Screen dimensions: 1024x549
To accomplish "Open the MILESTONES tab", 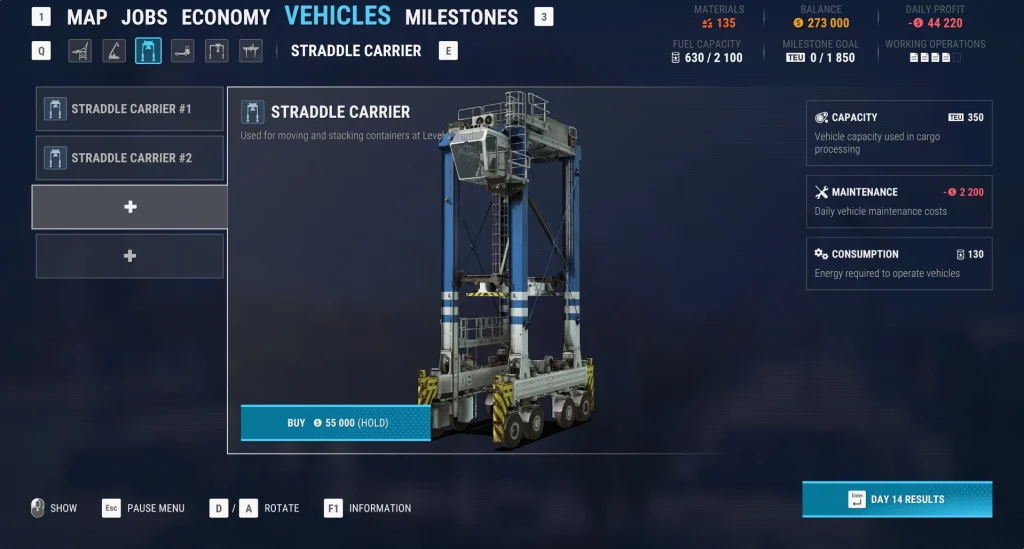I will [x=461, y=17].
